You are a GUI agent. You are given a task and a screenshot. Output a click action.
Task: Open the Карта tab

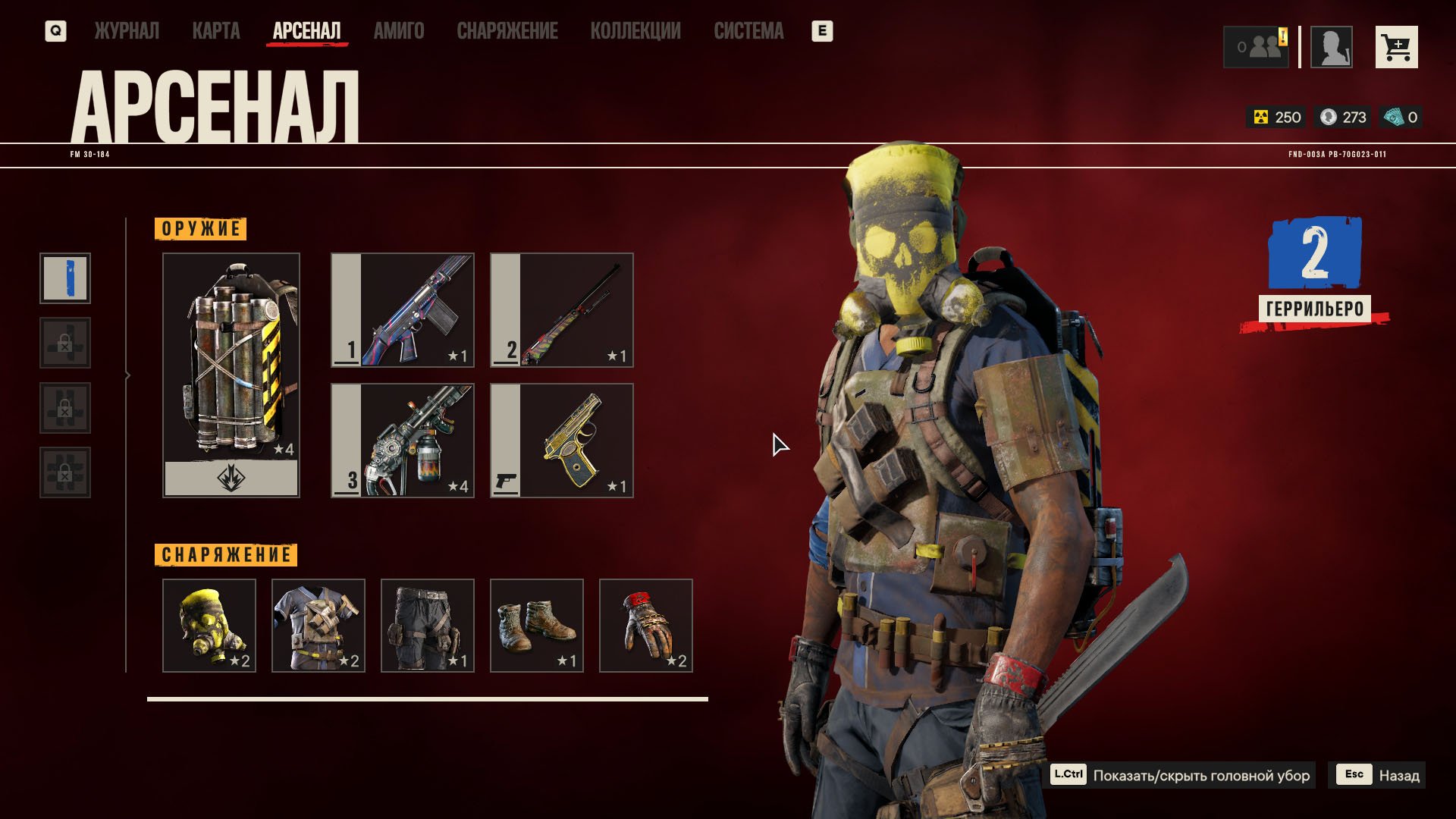(216, 31)
